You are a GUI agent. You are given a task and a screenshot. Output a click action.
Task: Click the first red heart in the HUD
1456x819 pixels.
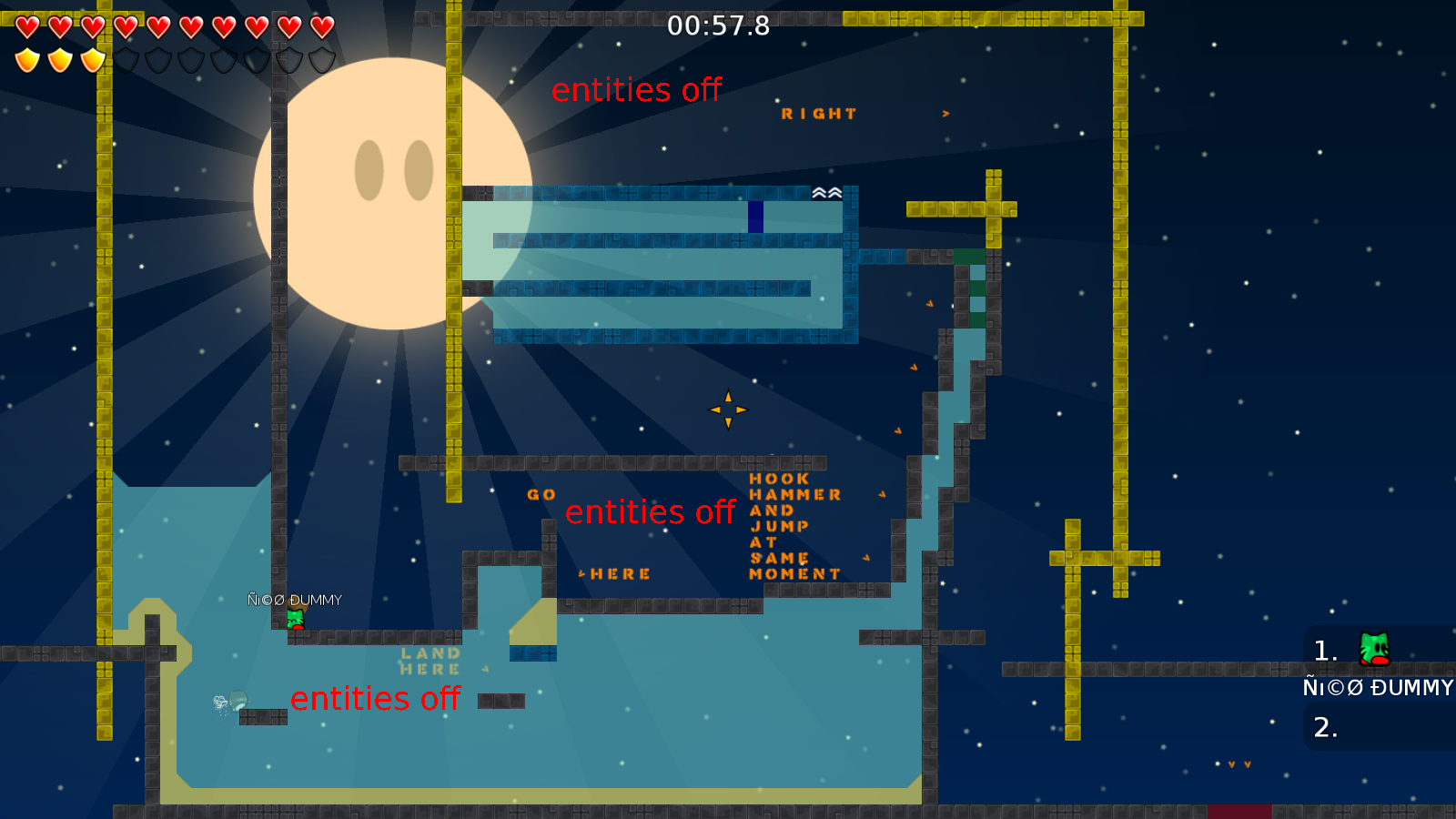26,26
